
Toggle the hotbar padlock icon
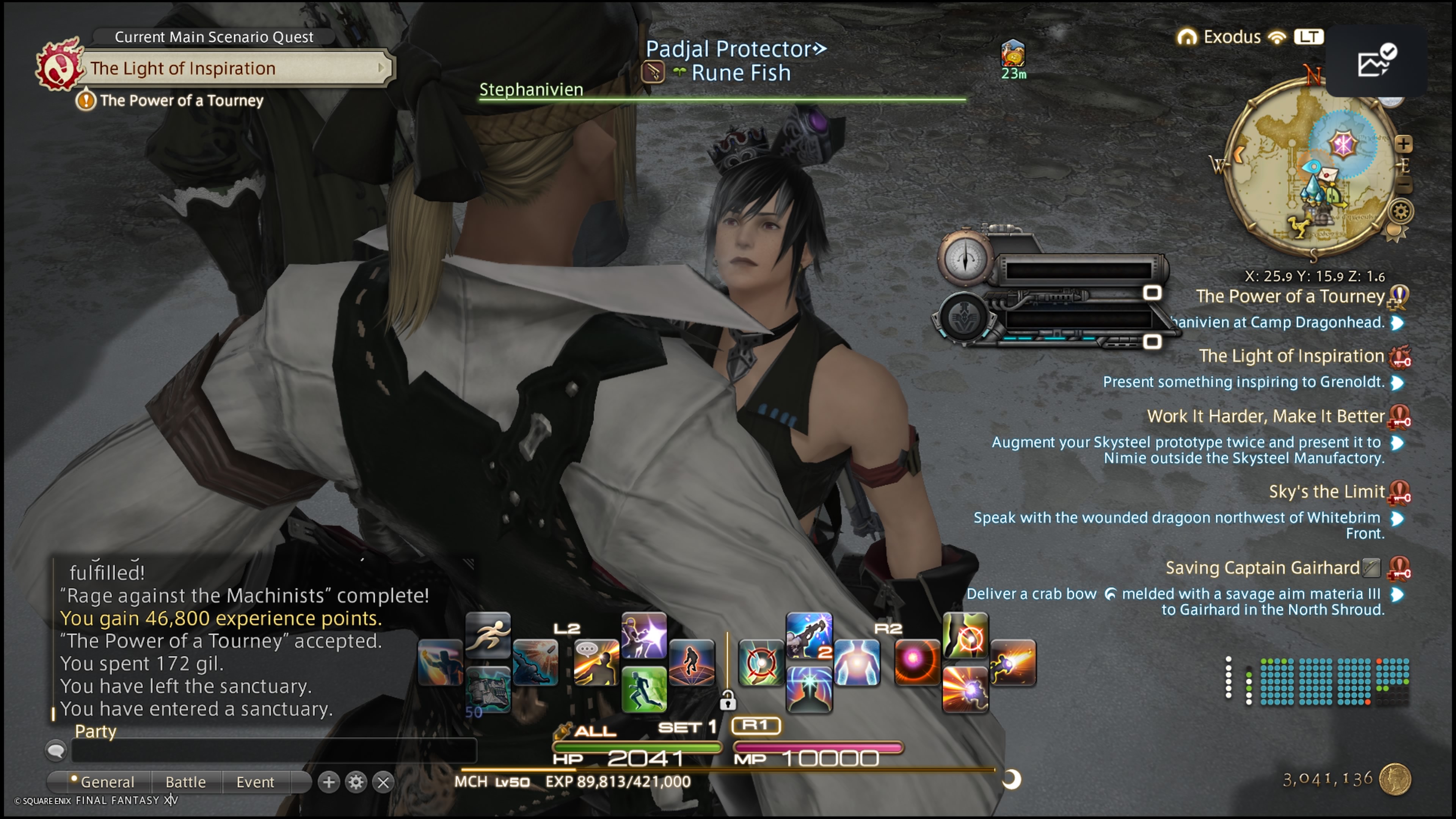point(728,701)
